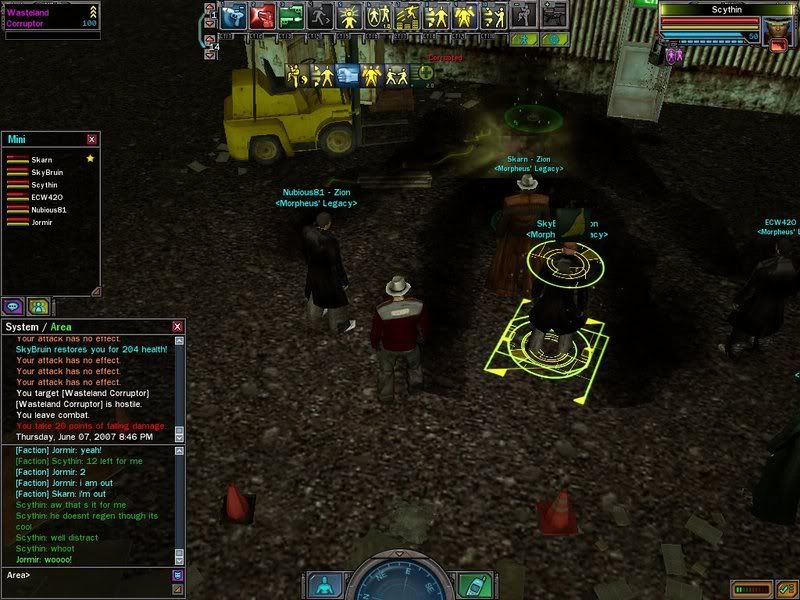800x600 pixels.
Task: Close the System / Area chat window
Action: tap(178, 327)
